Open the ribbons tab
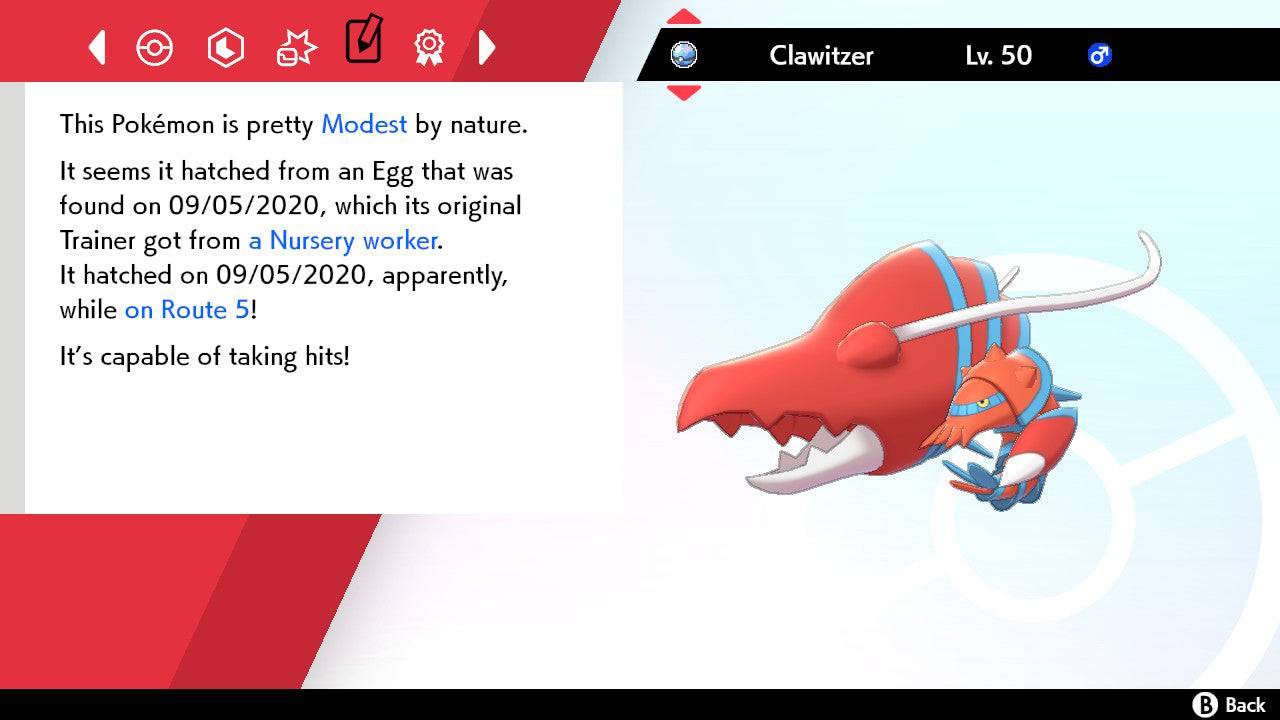The width and height of the screenshot is (1280, 720). [429, 46]
